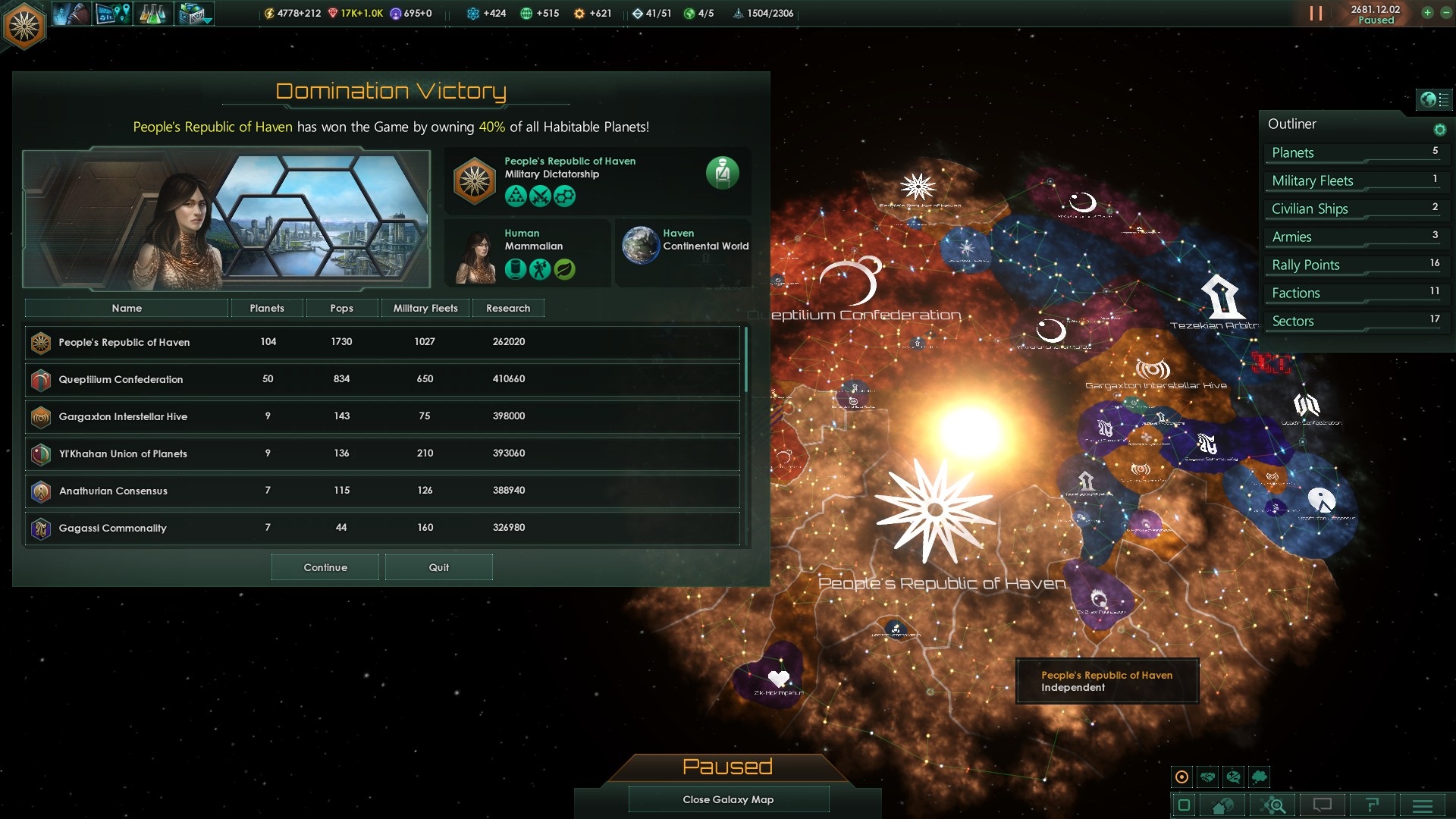1456x819 pixels.
Task: Quit the game from victory screen
Action: point(438,567)
